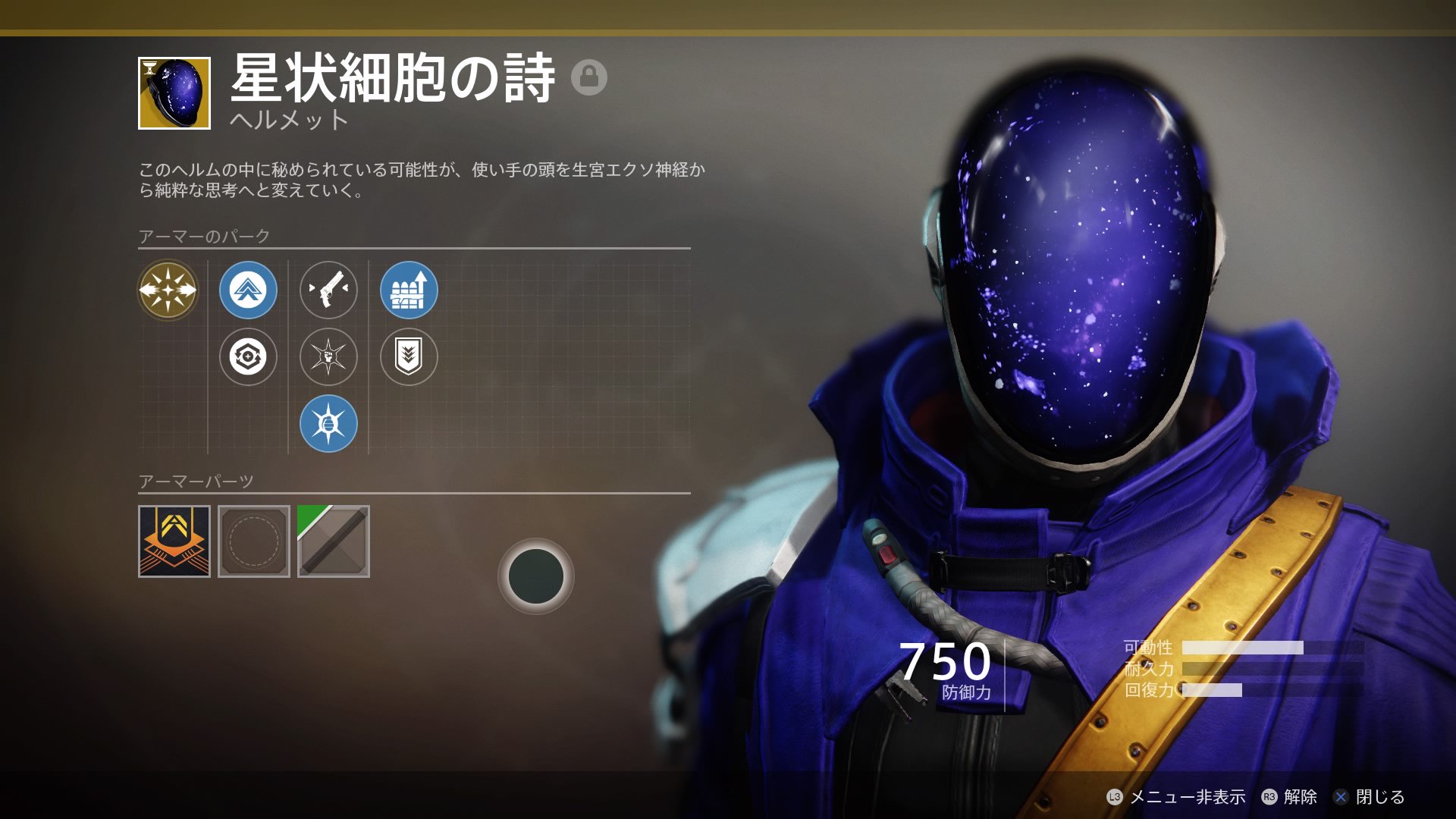The image size is (1456, 819).
Task: Select the fist burst perk icon
Action: pyautogui.click(x=328, y=356)
